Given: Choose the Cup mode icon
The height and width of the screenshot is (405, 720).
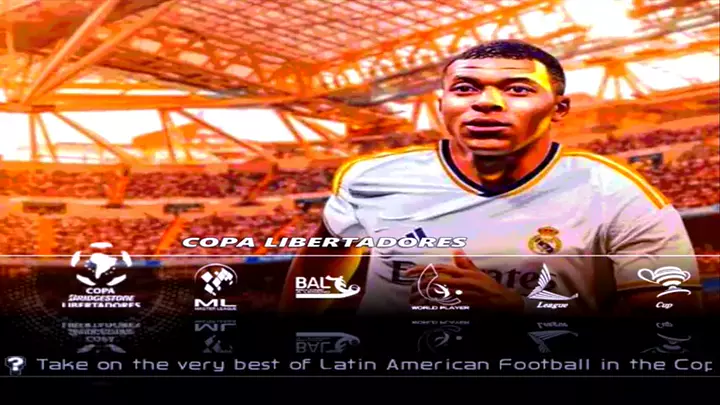Looking at the screenshot, I should 665,285.
